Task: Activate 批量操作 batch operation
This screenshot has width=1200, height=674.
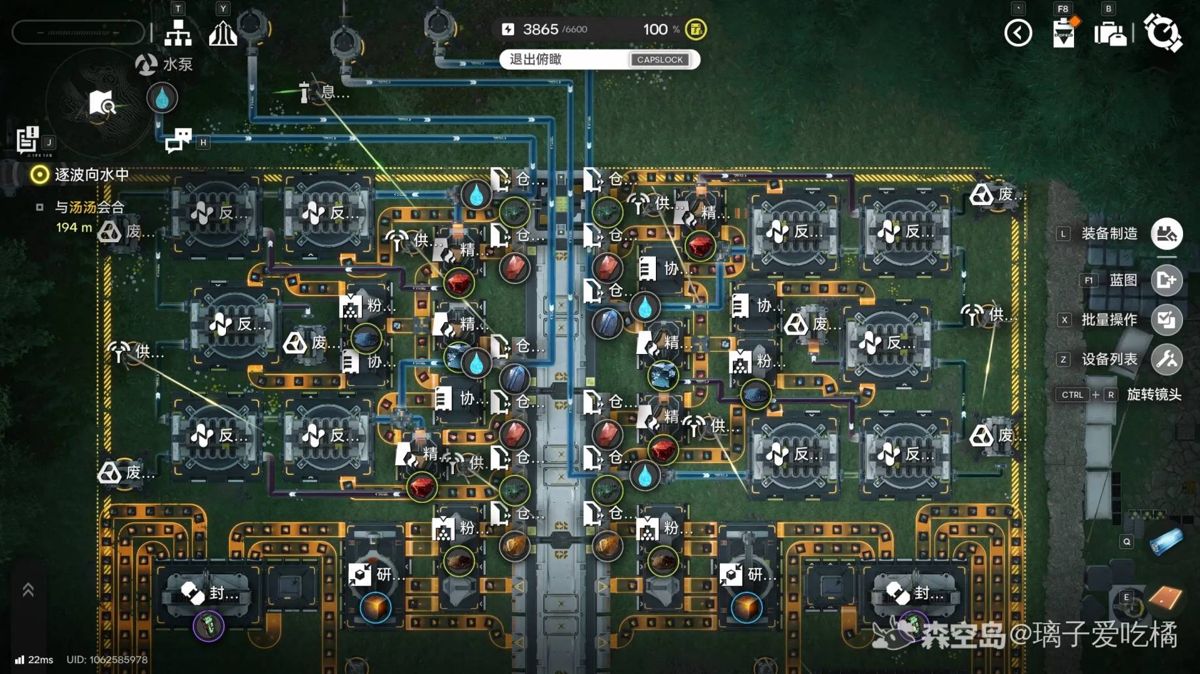Action: tap(1166, 320)
